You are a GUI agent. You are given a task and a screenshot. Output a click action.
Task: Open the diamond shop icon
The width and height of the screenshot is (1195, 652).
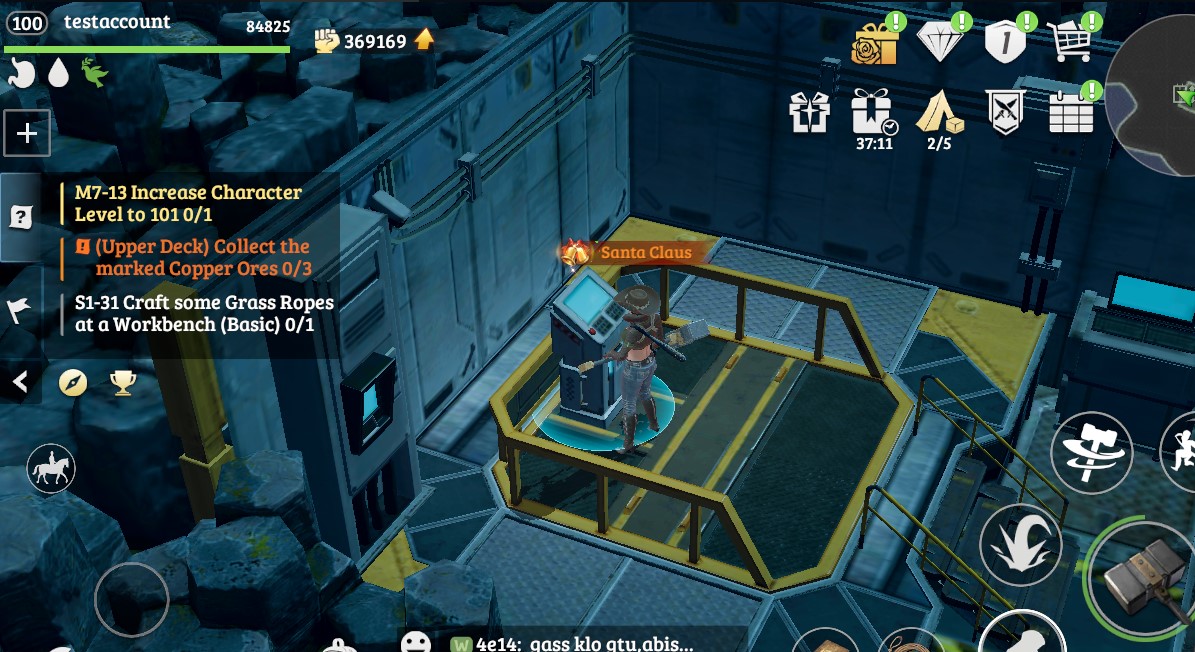pos(940,43)
